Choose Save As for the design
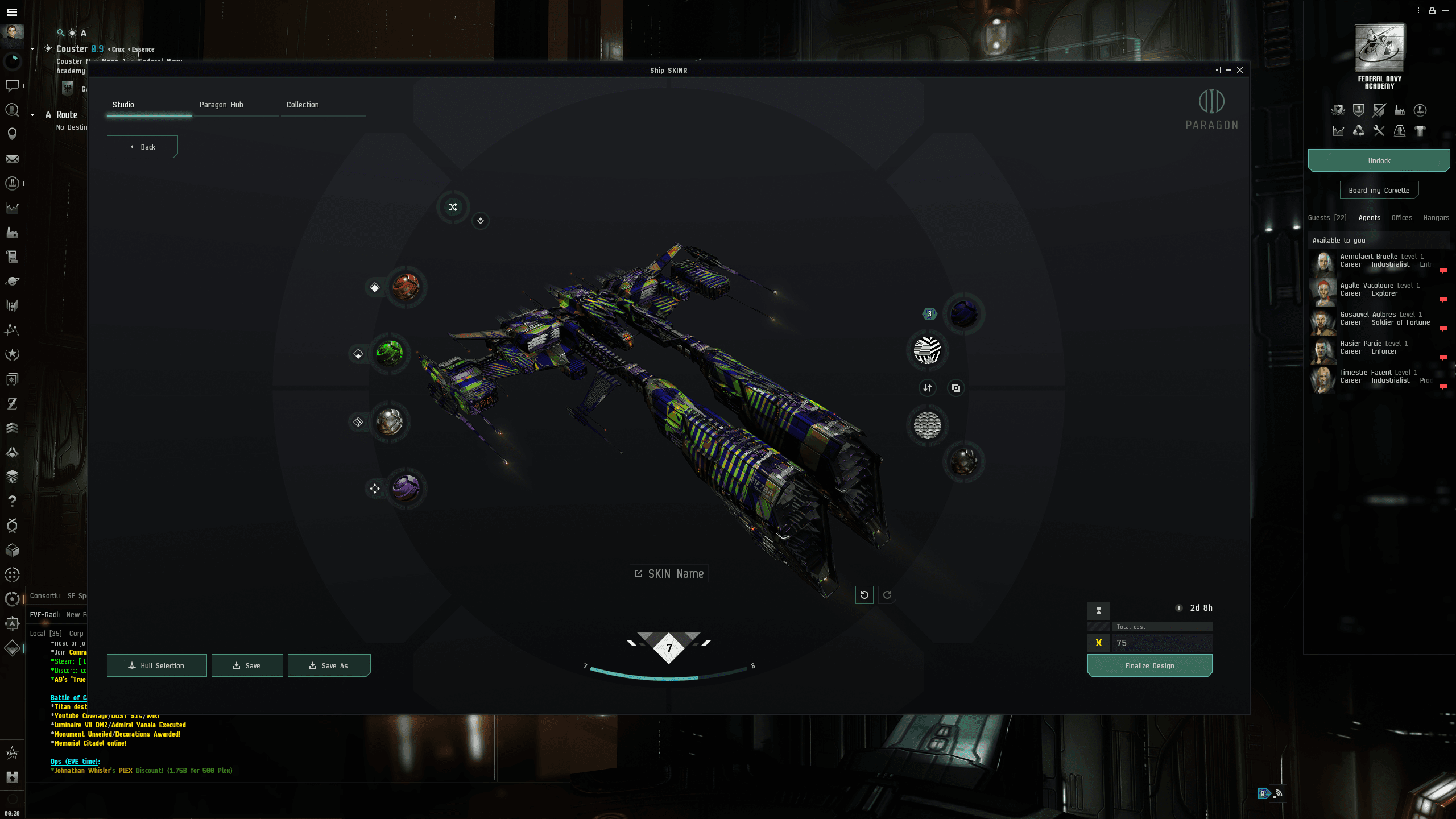 point(329,665)
